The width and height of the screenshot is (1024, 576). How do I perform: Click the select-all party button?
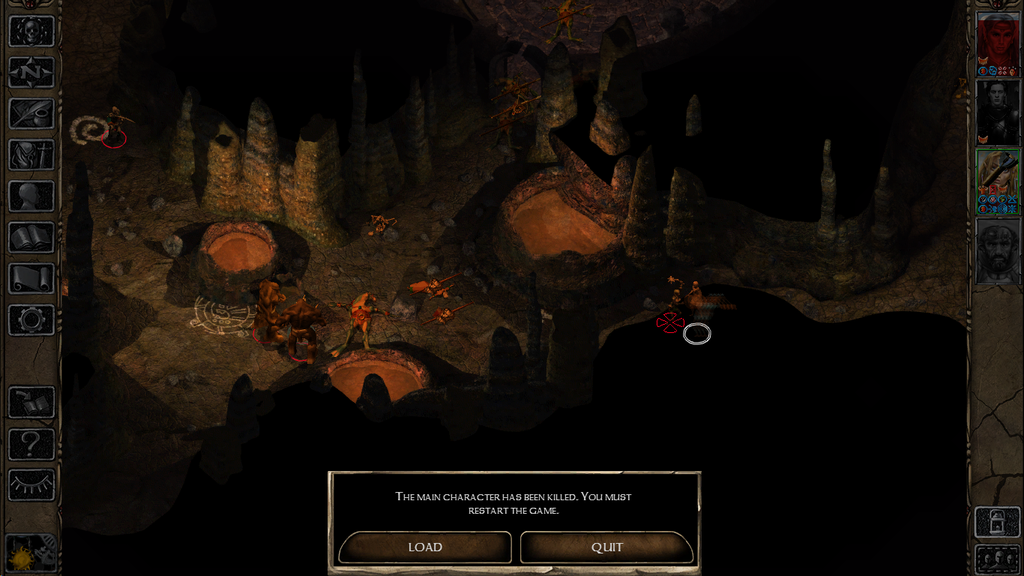(x=997, y=558)
